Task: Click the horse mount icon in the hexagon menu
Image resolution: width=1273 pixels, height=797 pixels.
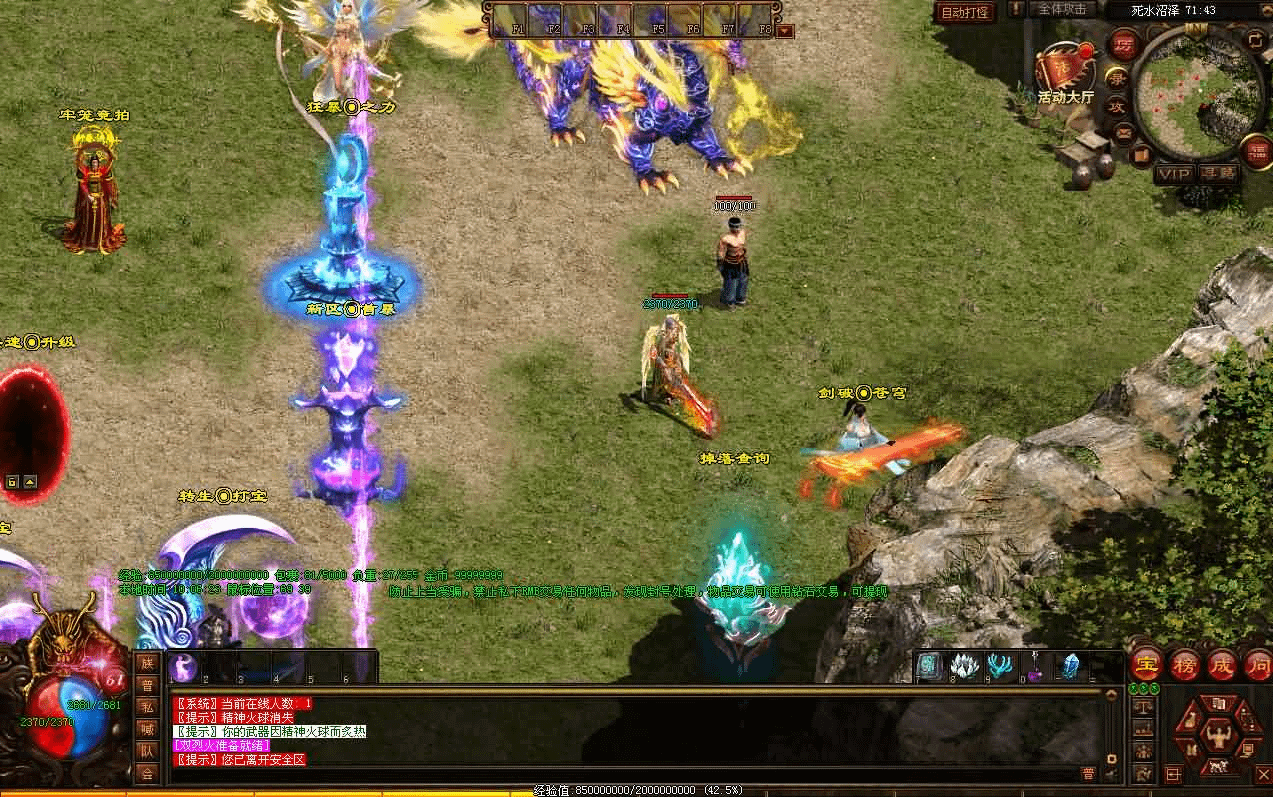Action: [1216, 767]
